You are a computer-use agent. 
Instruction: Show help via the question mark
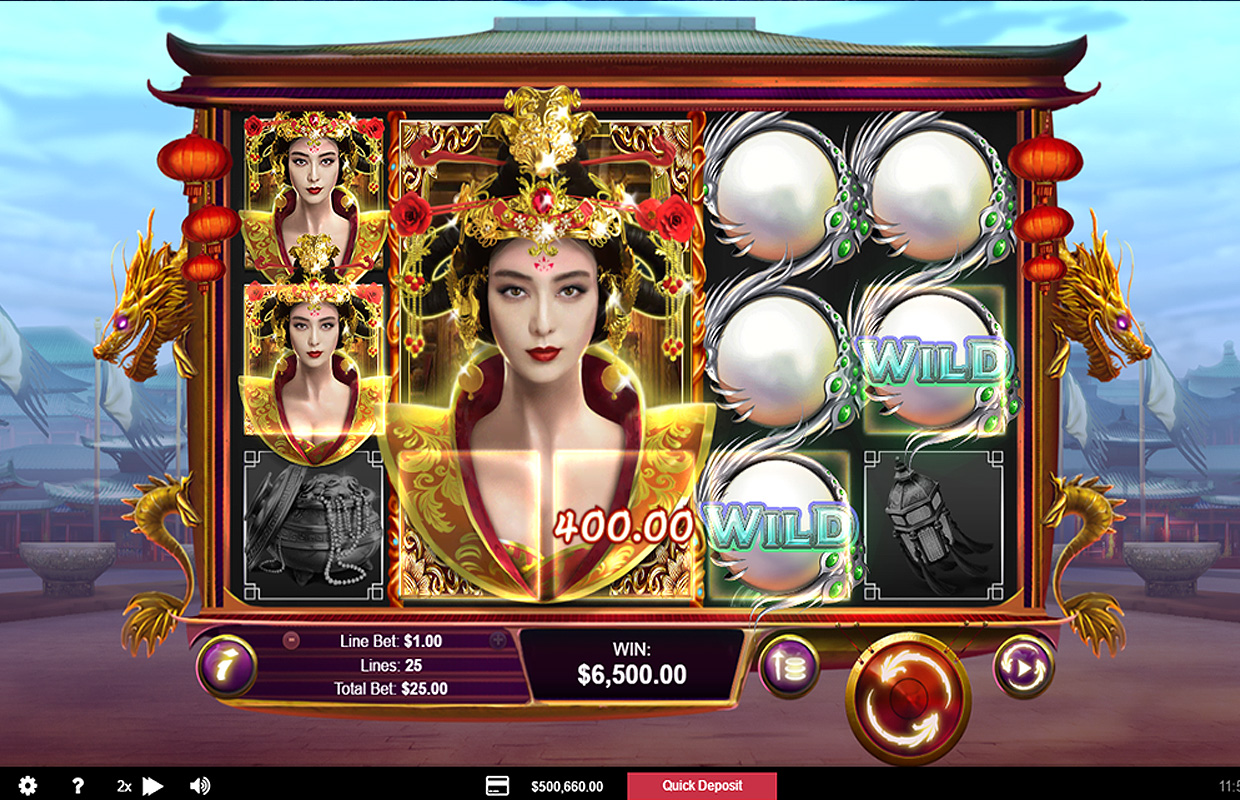(x=78, y=786)
